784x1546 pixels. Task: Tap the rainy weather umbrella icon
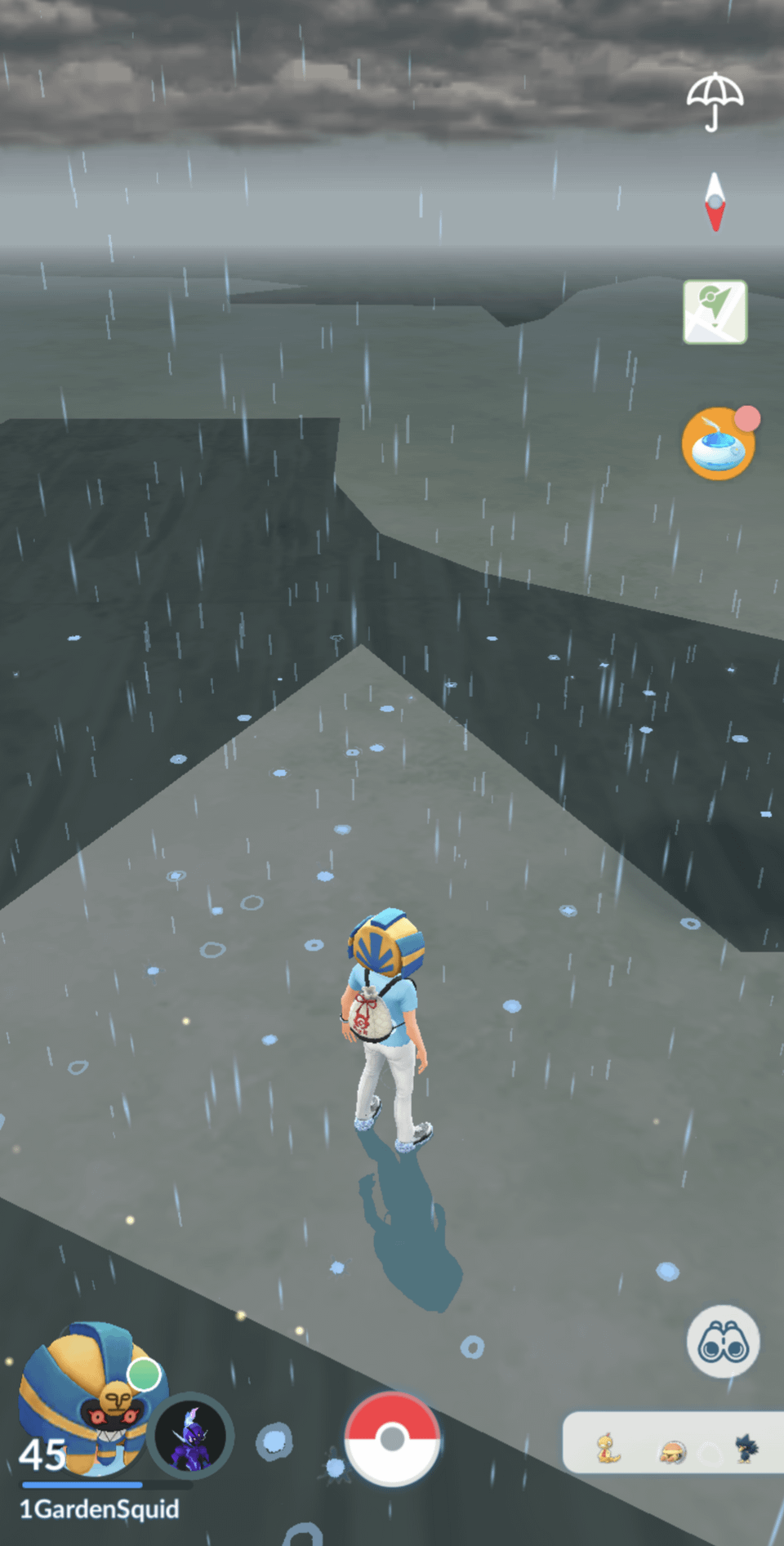715,100
